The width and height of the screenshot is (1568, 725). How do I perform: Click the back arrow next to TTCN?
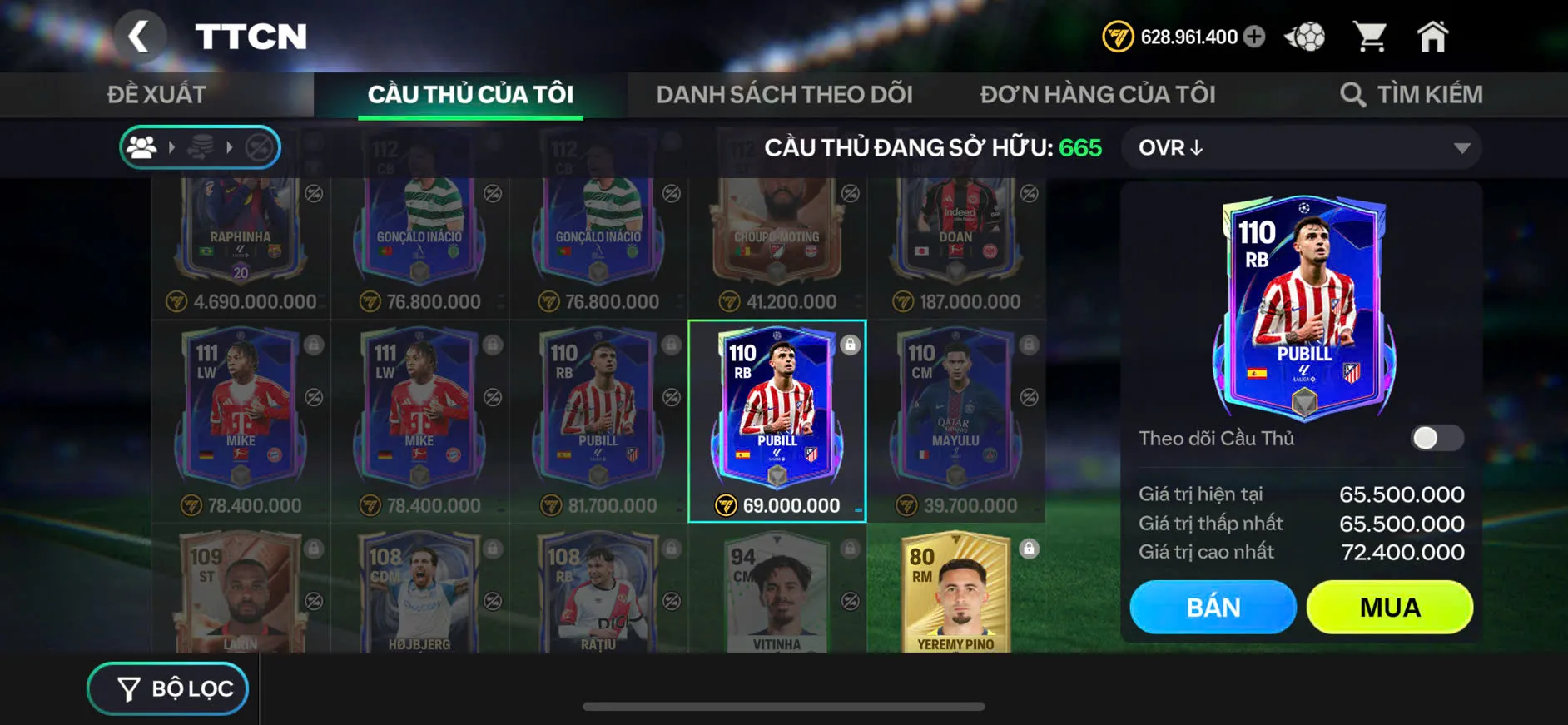(140, 37)
